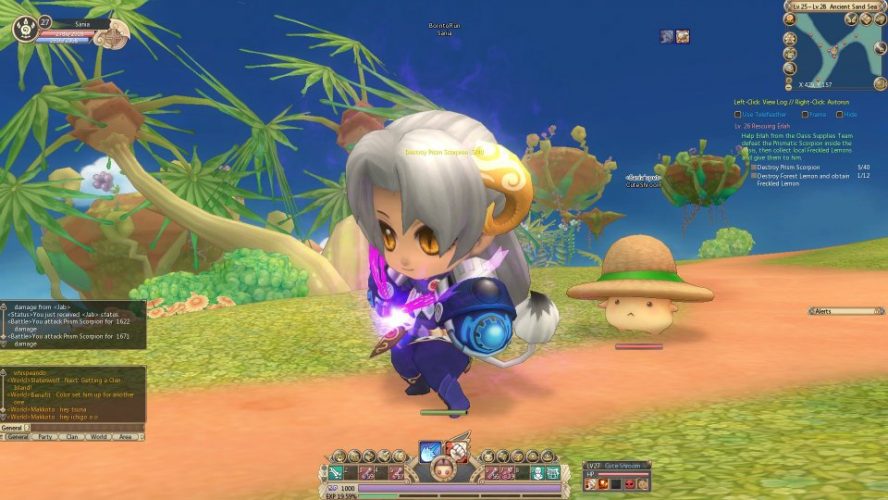Image resolution: width=888 pixels, height=500 pixels.
Task: Activate the red fist skill icon
Action: click(456, 451)
